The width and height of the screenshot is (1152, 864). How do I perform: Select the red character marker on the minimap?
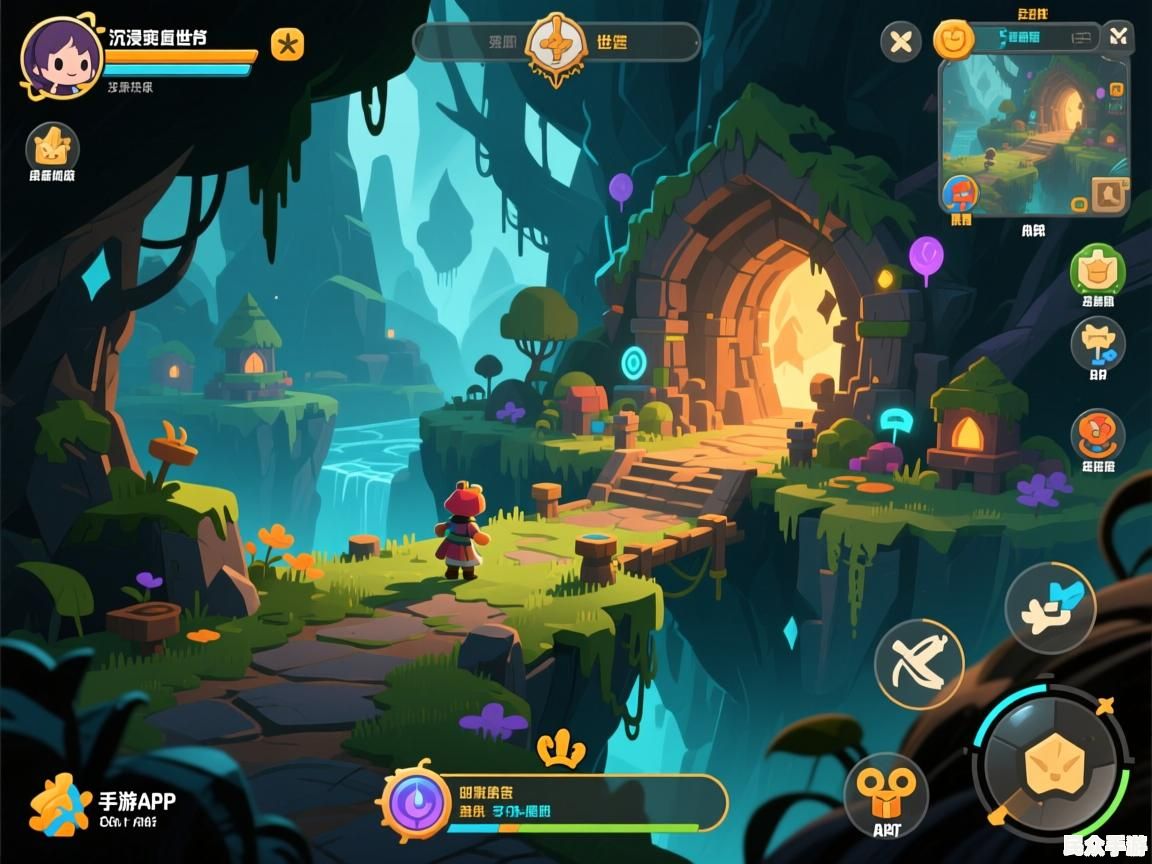click(961, 192)
